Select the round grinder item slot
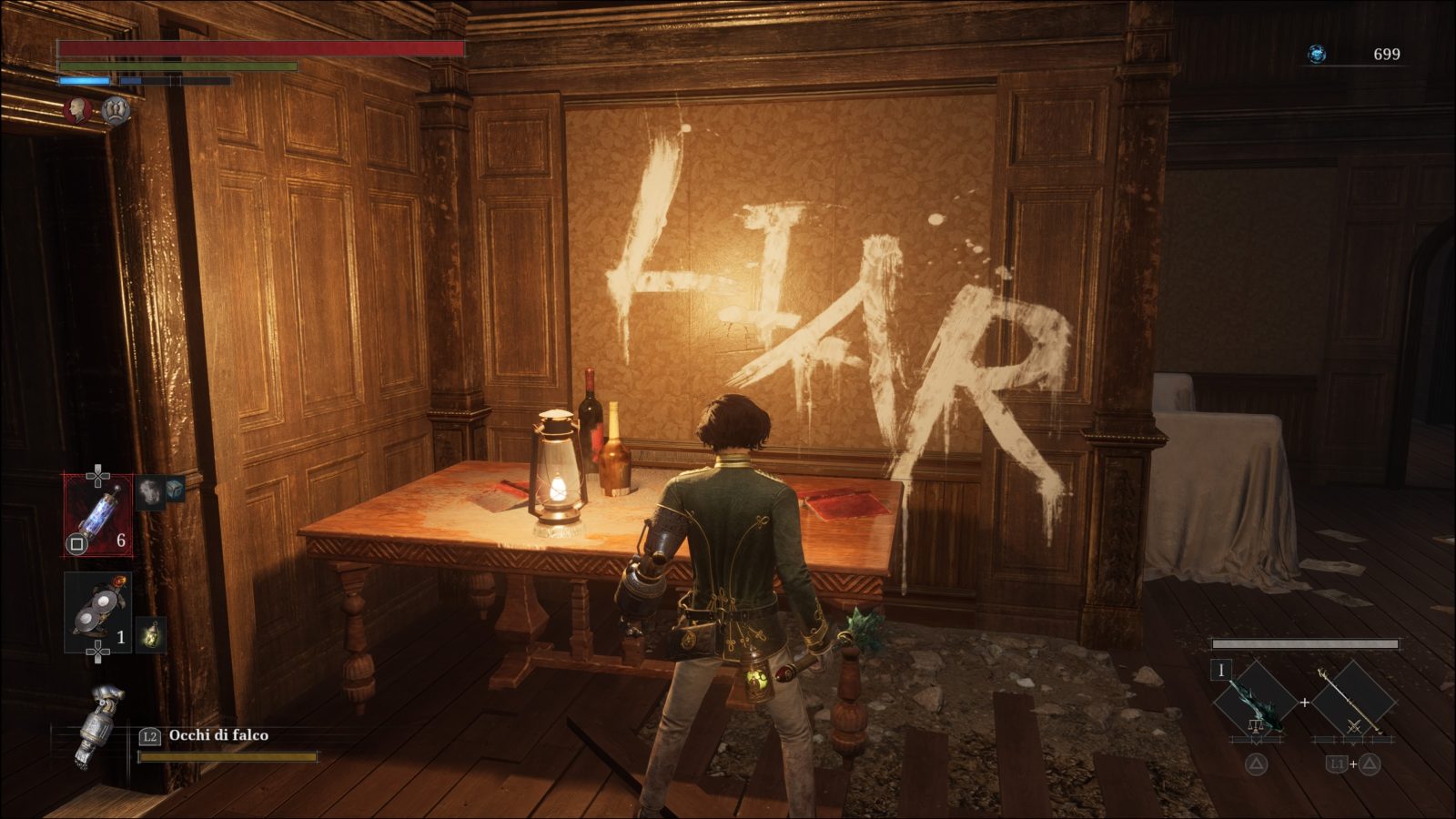The image size is (1456, 819). pos(97,612)
